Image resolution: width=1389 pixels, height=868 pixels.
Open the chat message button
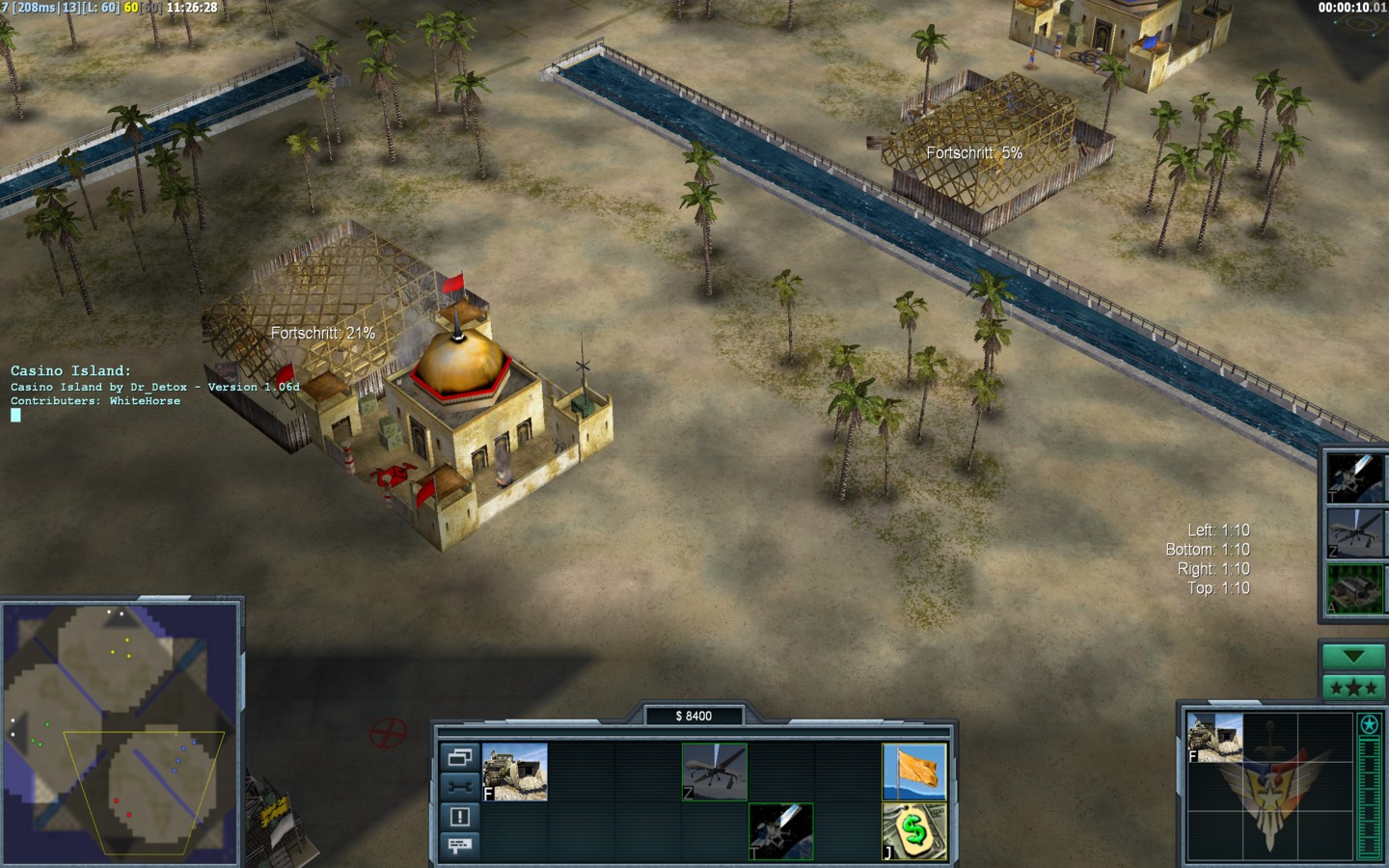460,846
